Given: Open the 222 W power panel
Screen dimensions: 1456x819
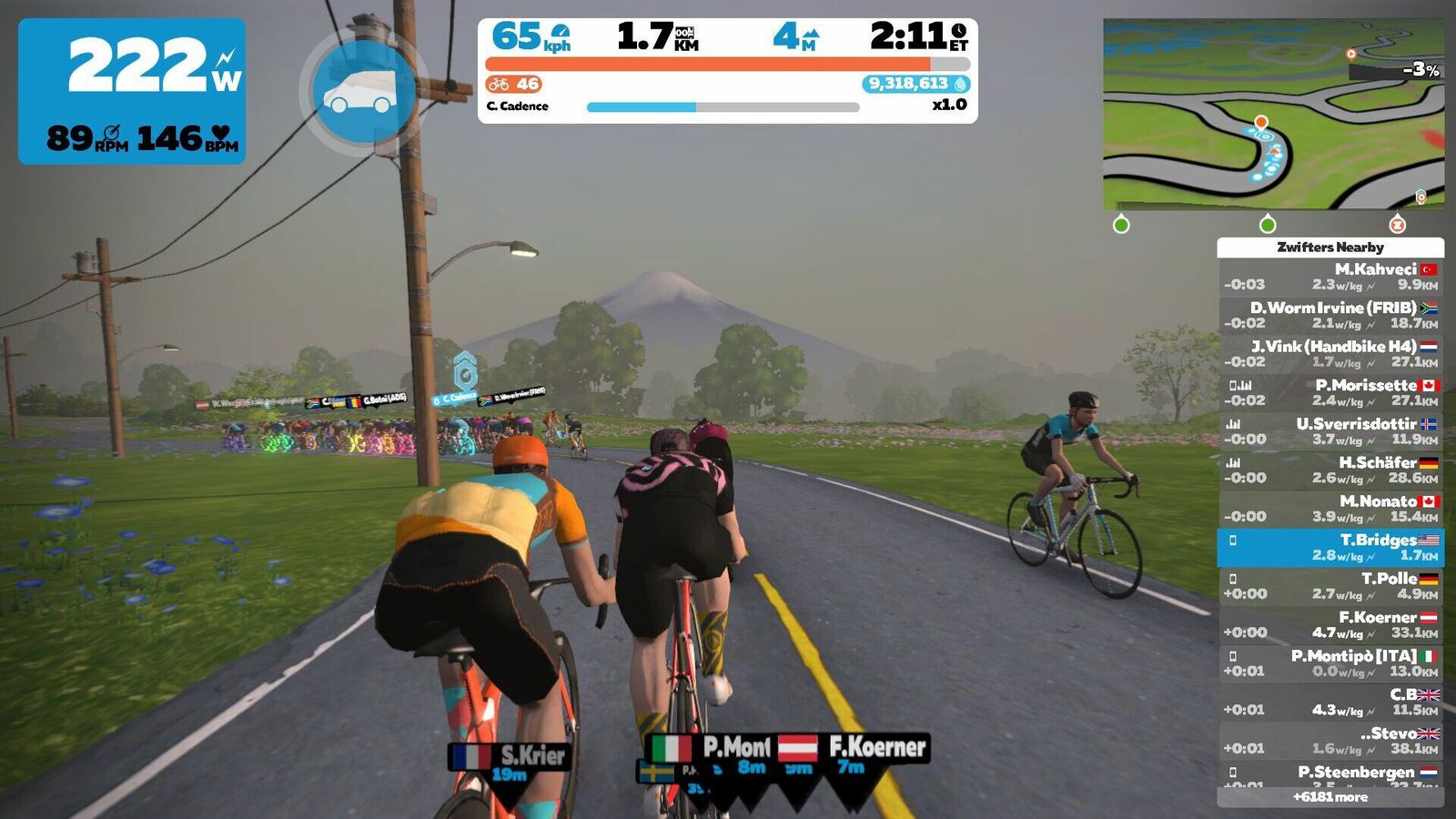Looking at the screenshot, I should (x=132, y=91).
